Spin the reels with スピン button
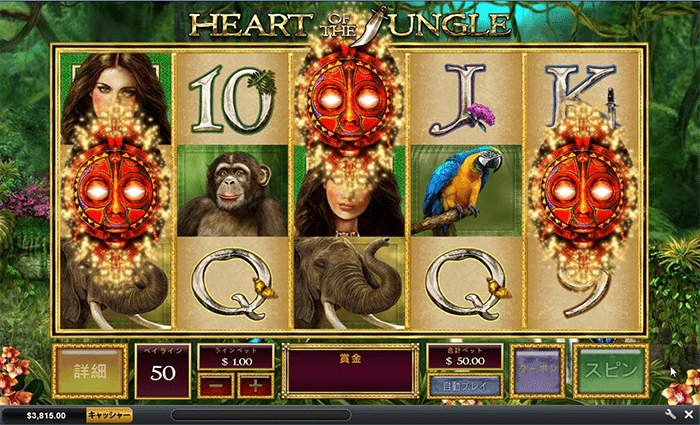This screenshot has height=425, width=700. [x=610, y=371]
